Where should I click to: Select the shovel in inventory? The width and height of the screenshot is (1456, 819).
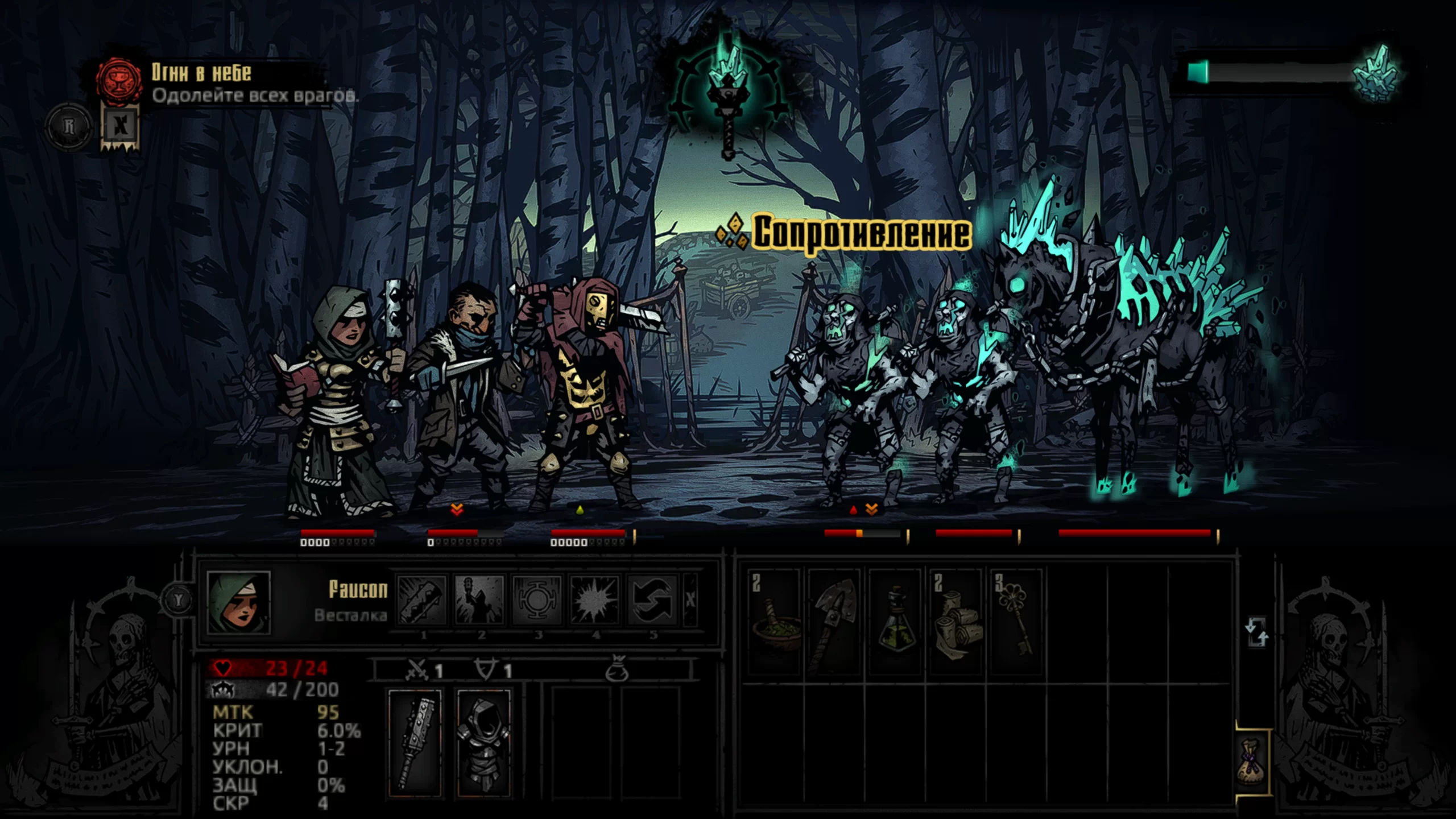pyautogui.click(x=834, y=621)
